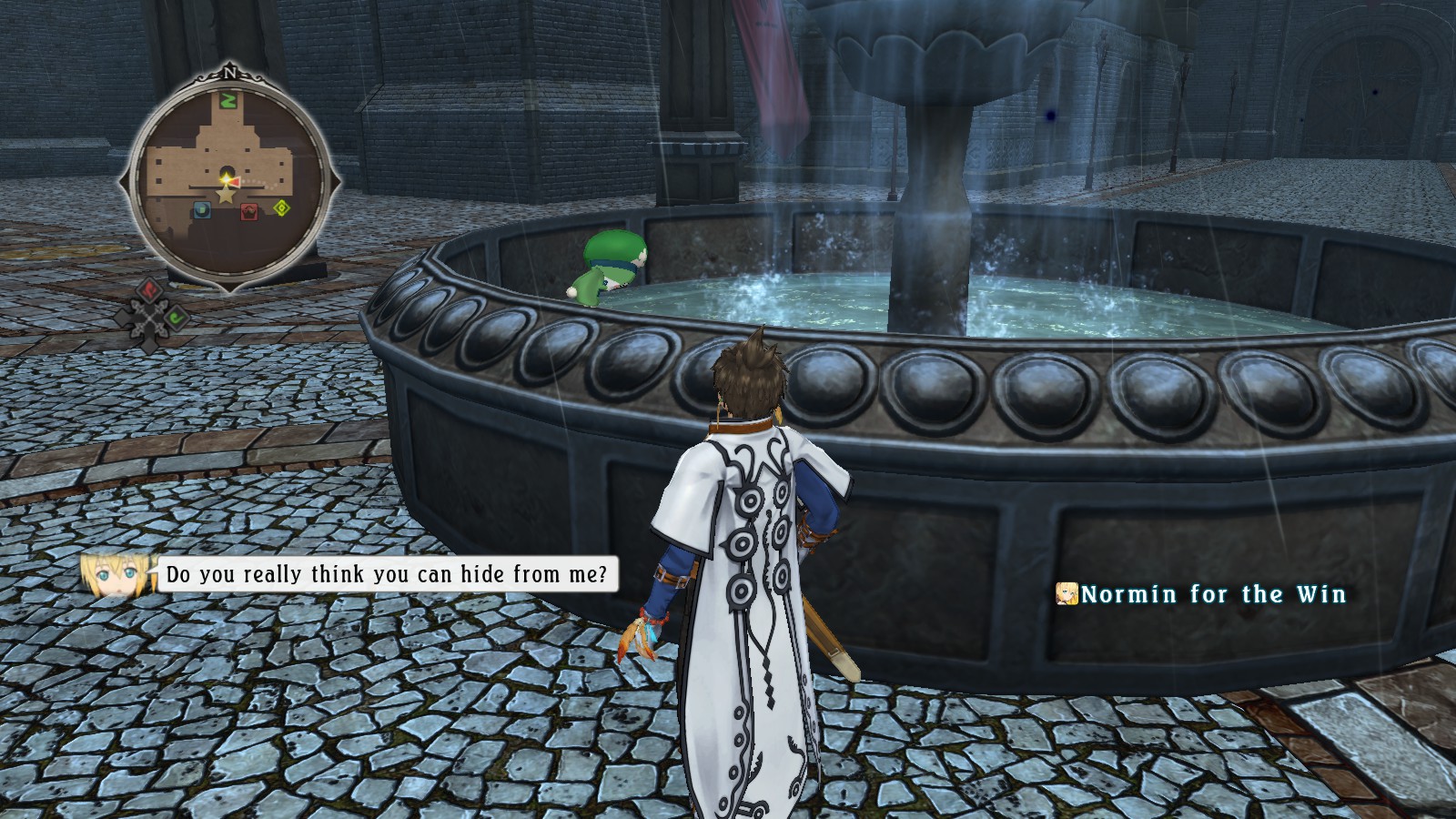Click the green save point symbol on the minimap
This screenshot has height=819, width=1456.
point(228,101)
